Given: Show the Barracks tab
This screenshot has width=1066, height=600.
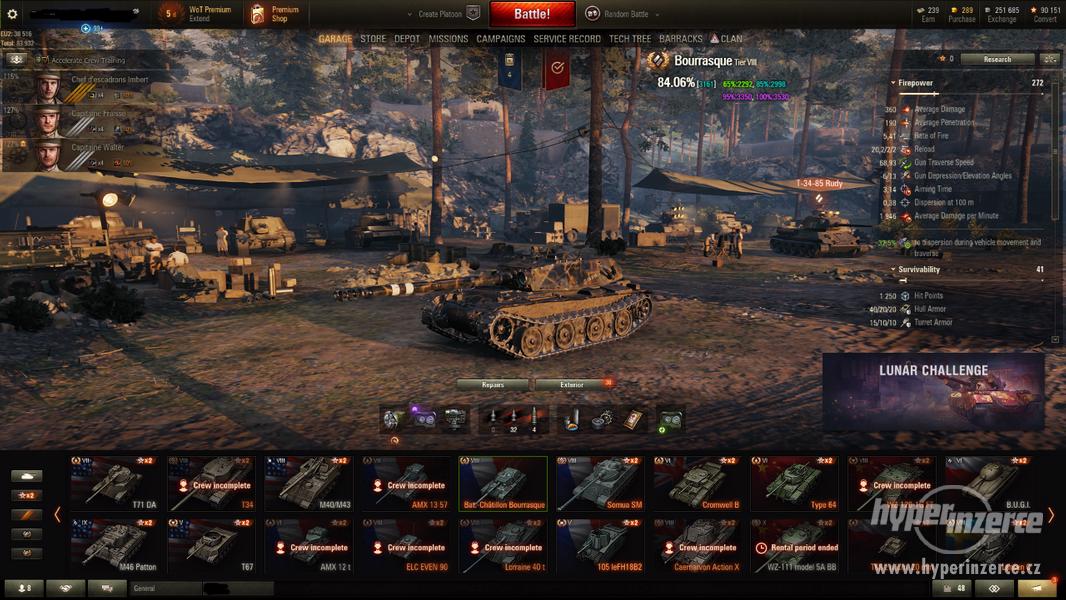Looking at the screenshot, I should (681, 39).
